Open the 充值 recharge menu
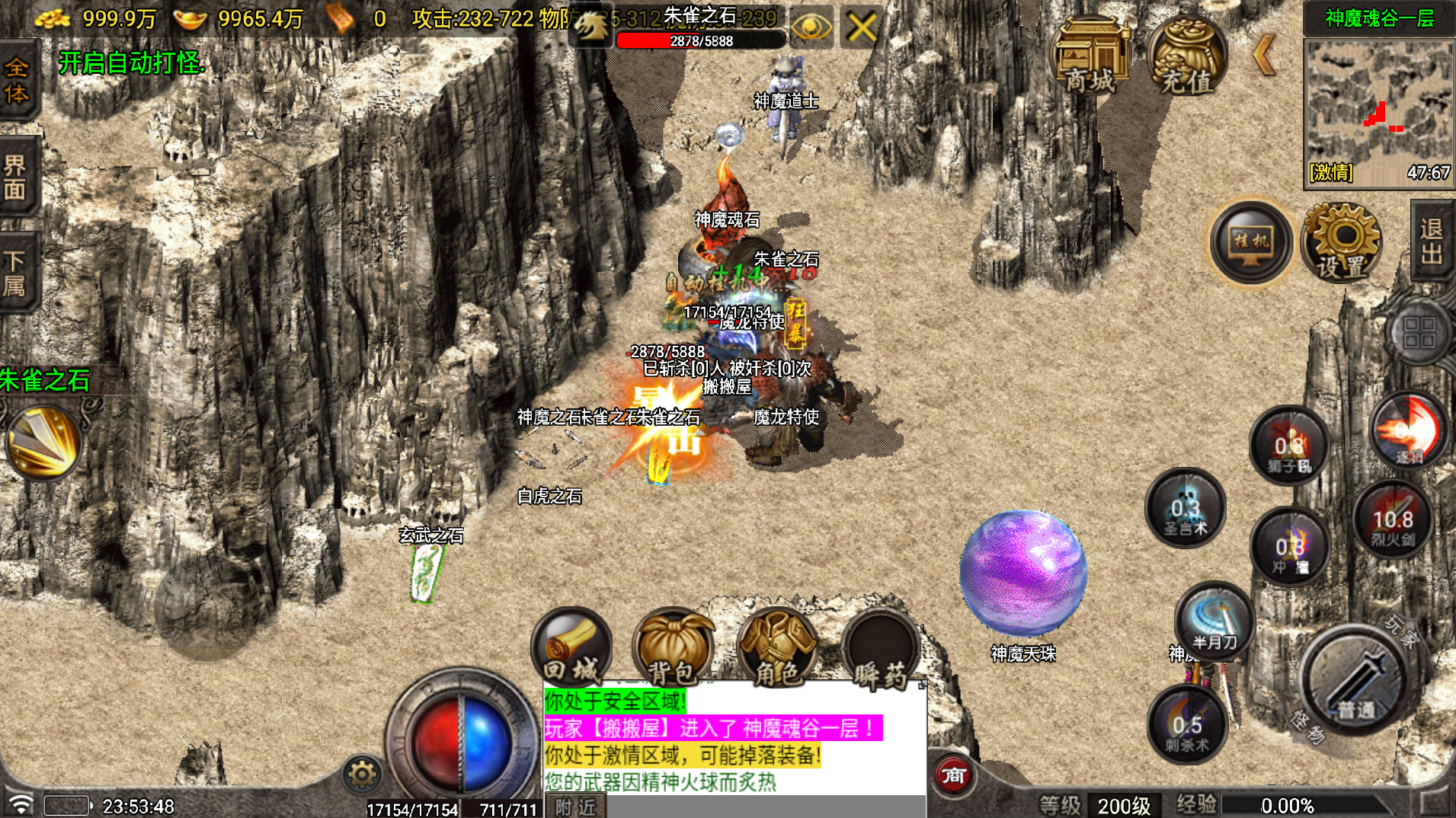The width and height of the screenshot is (1456, 818). [1186, 58]
